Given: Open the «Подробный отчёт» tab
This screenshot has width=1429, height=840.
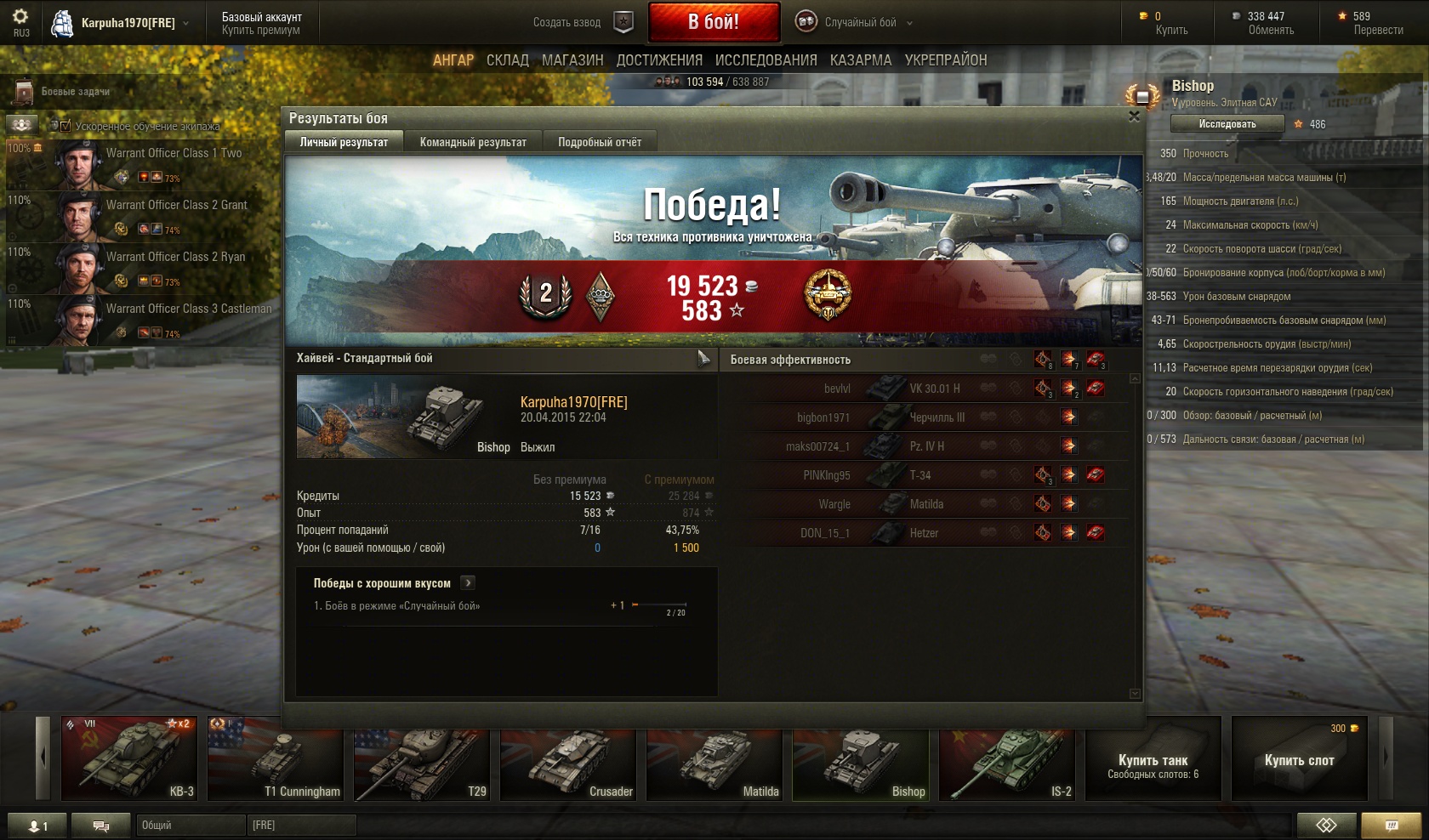Looking at the screenshot, I should pyautogui.click(x=600, y=142).
